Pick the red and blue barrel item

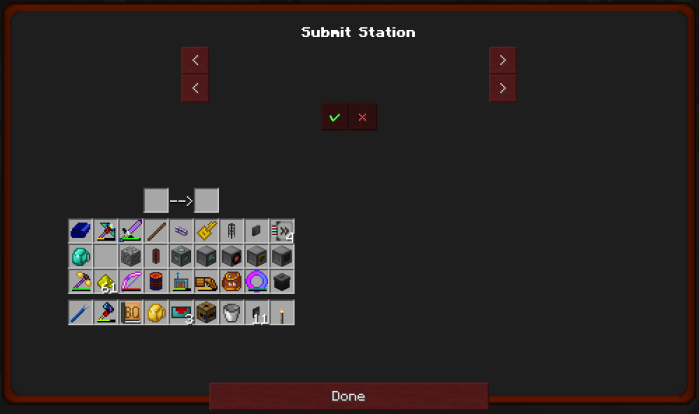pos(156,281)
